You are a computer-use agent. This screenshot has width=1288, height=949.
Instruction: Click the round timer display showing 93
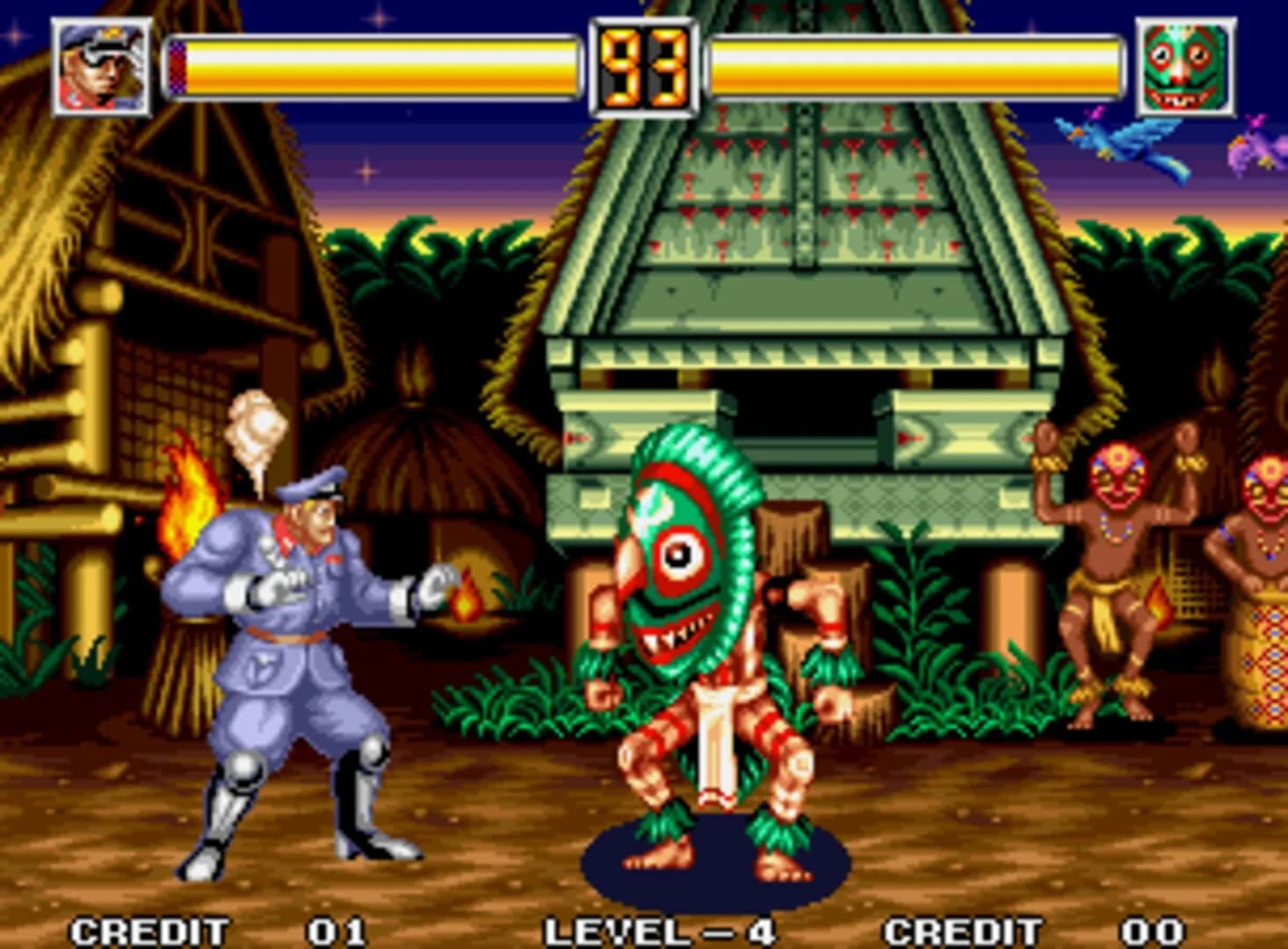[641, 66]
